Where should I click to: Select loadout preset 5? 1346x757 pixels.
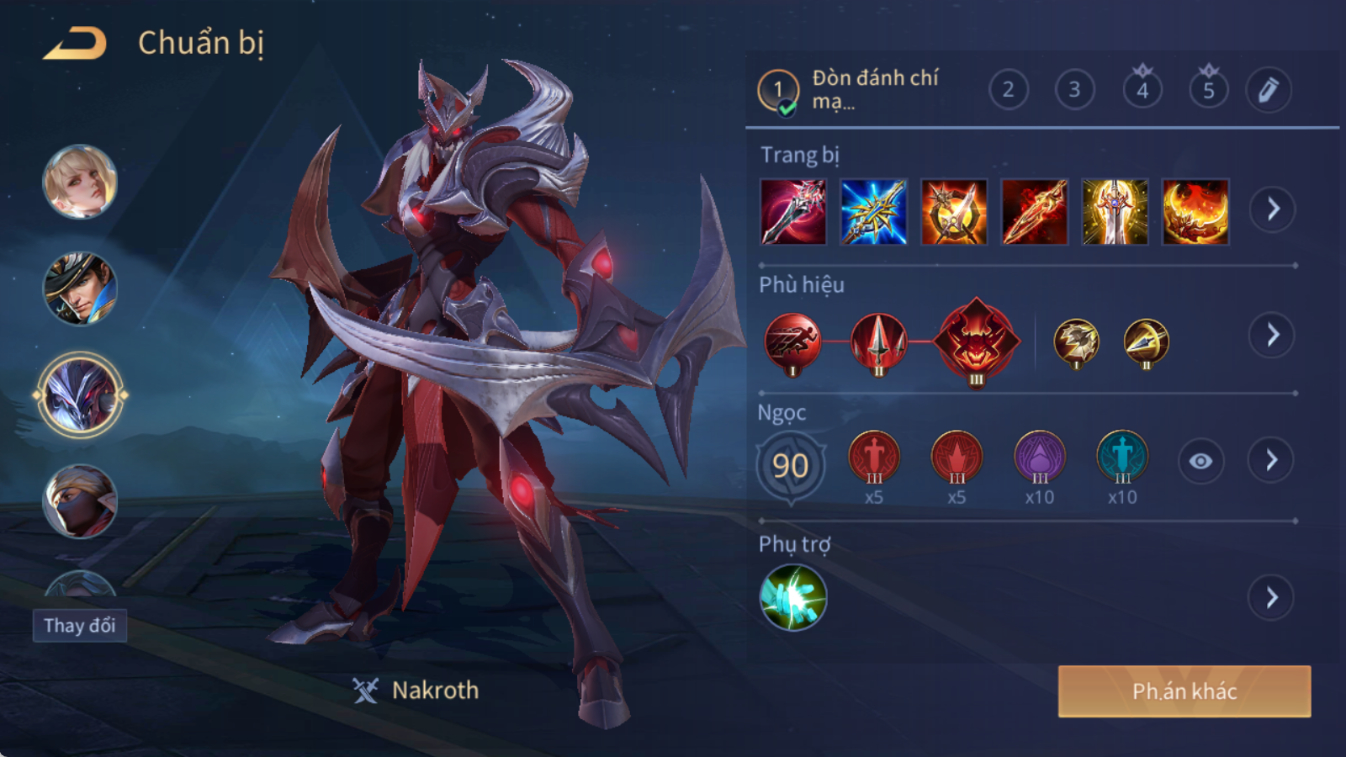[x=1208, y=90]
